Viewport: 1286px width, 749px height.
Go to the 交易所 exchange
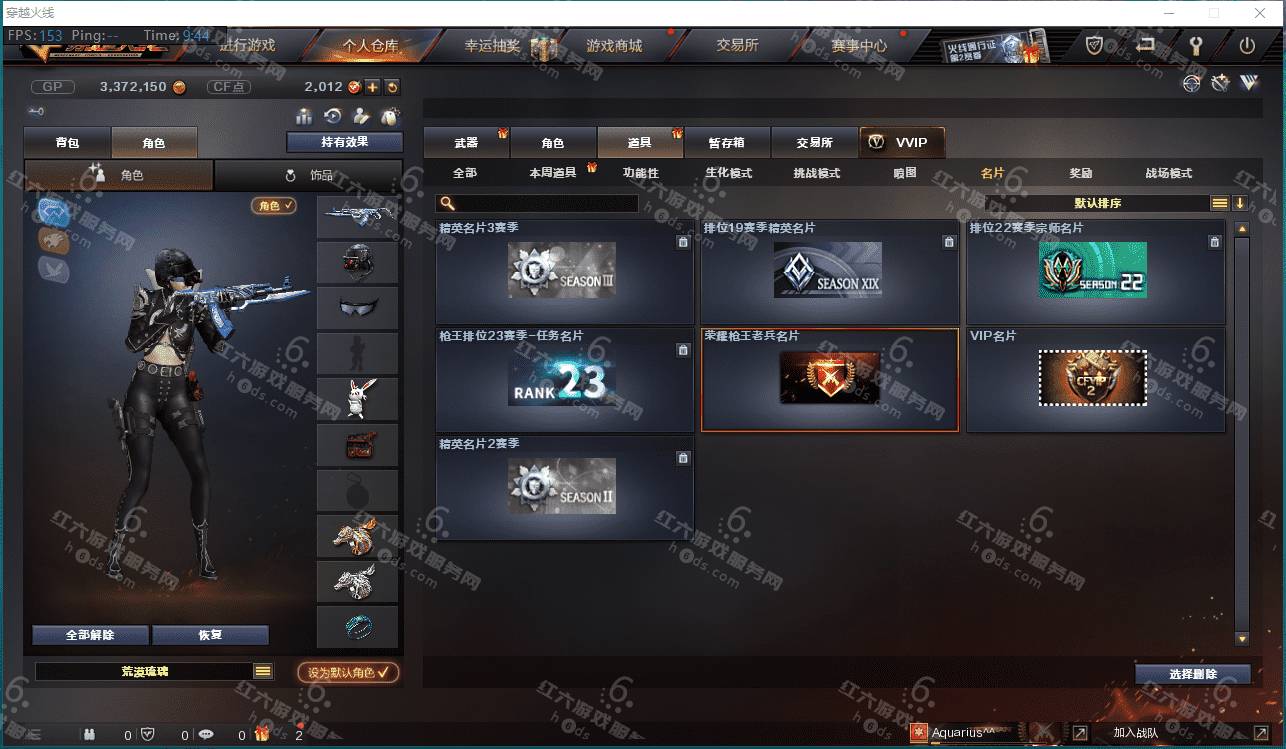(737, 46)
